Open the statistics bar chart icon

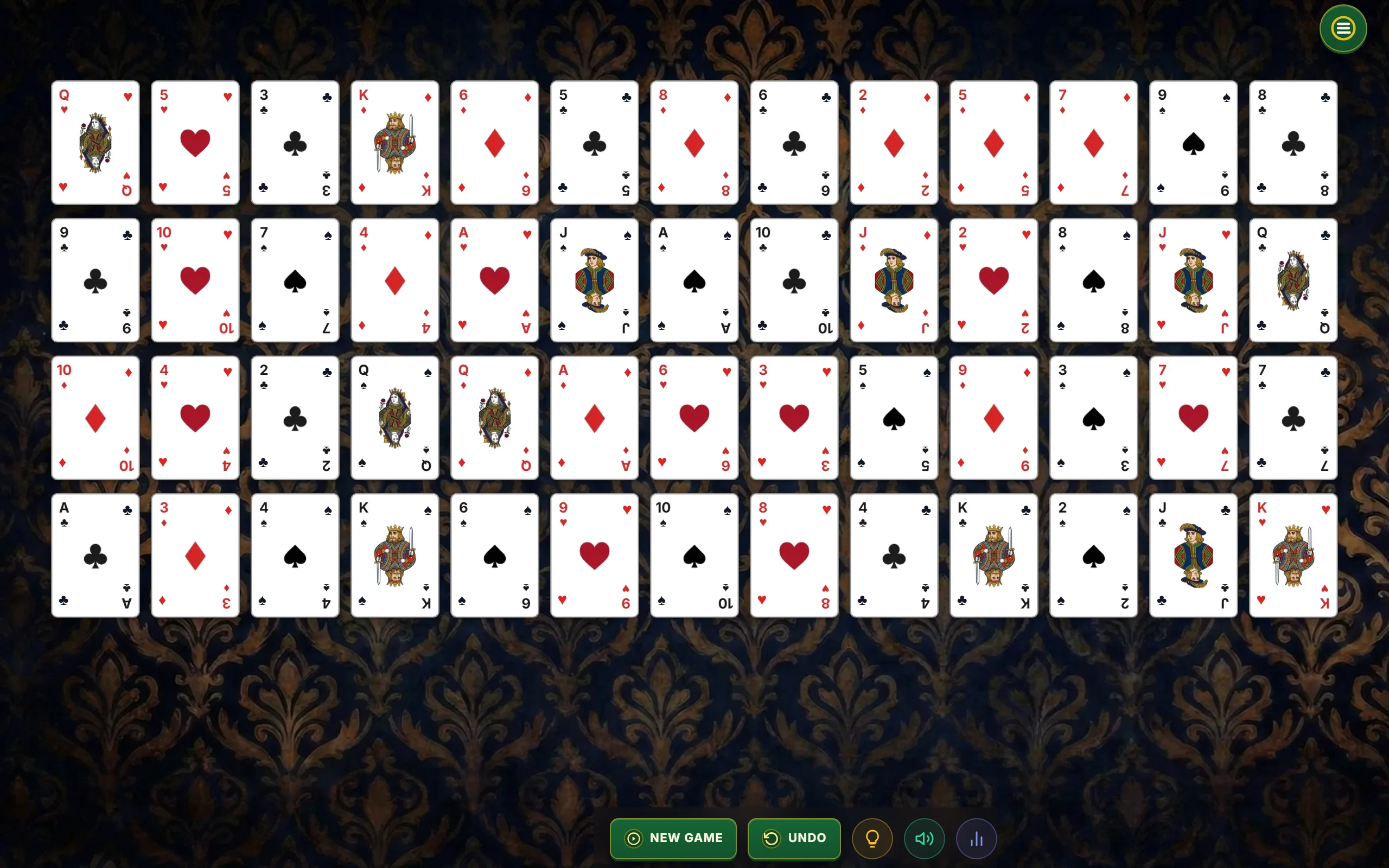[x=976, y=838]
